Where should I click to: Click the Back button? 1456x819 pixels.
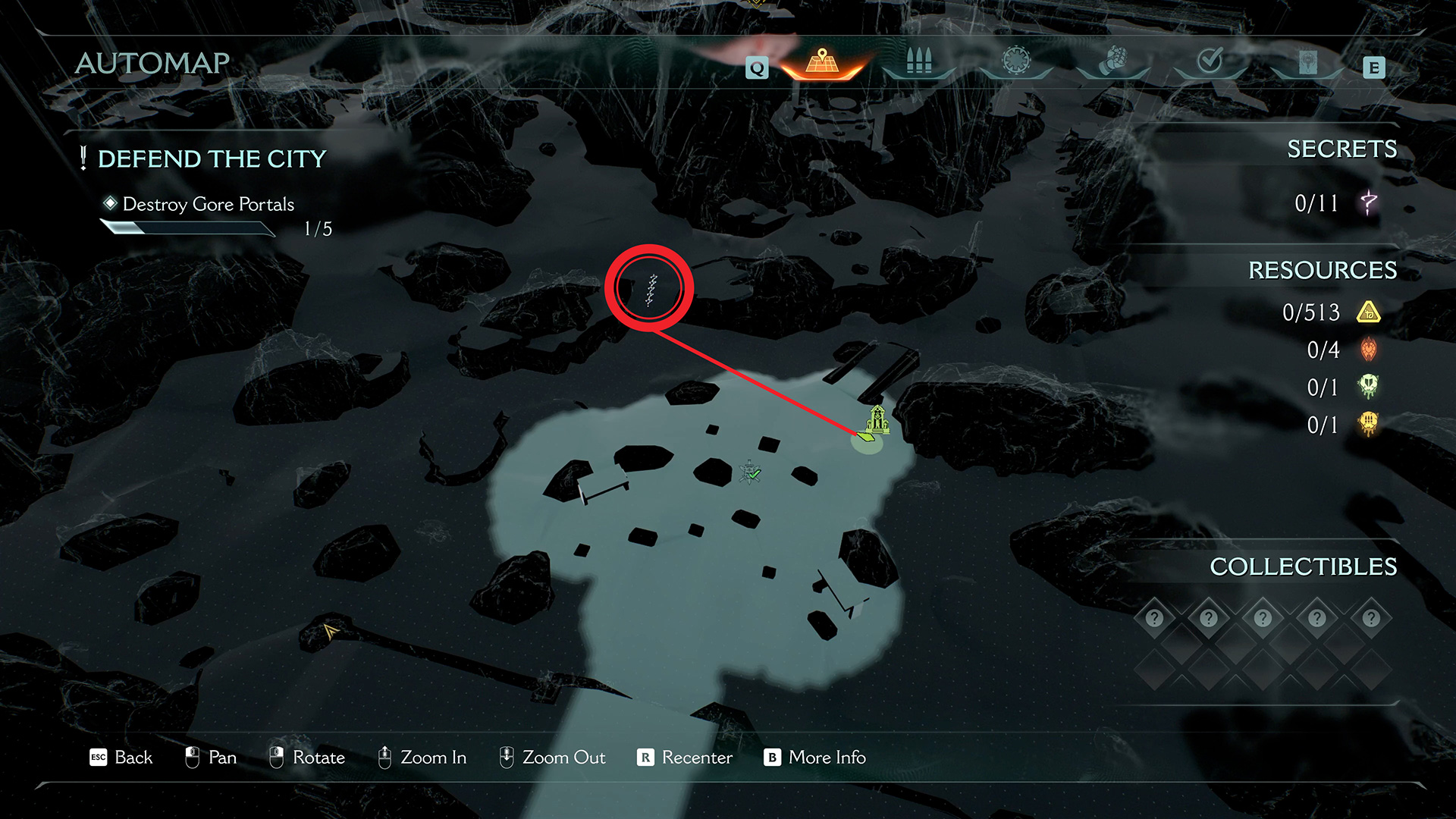[121, 758]
